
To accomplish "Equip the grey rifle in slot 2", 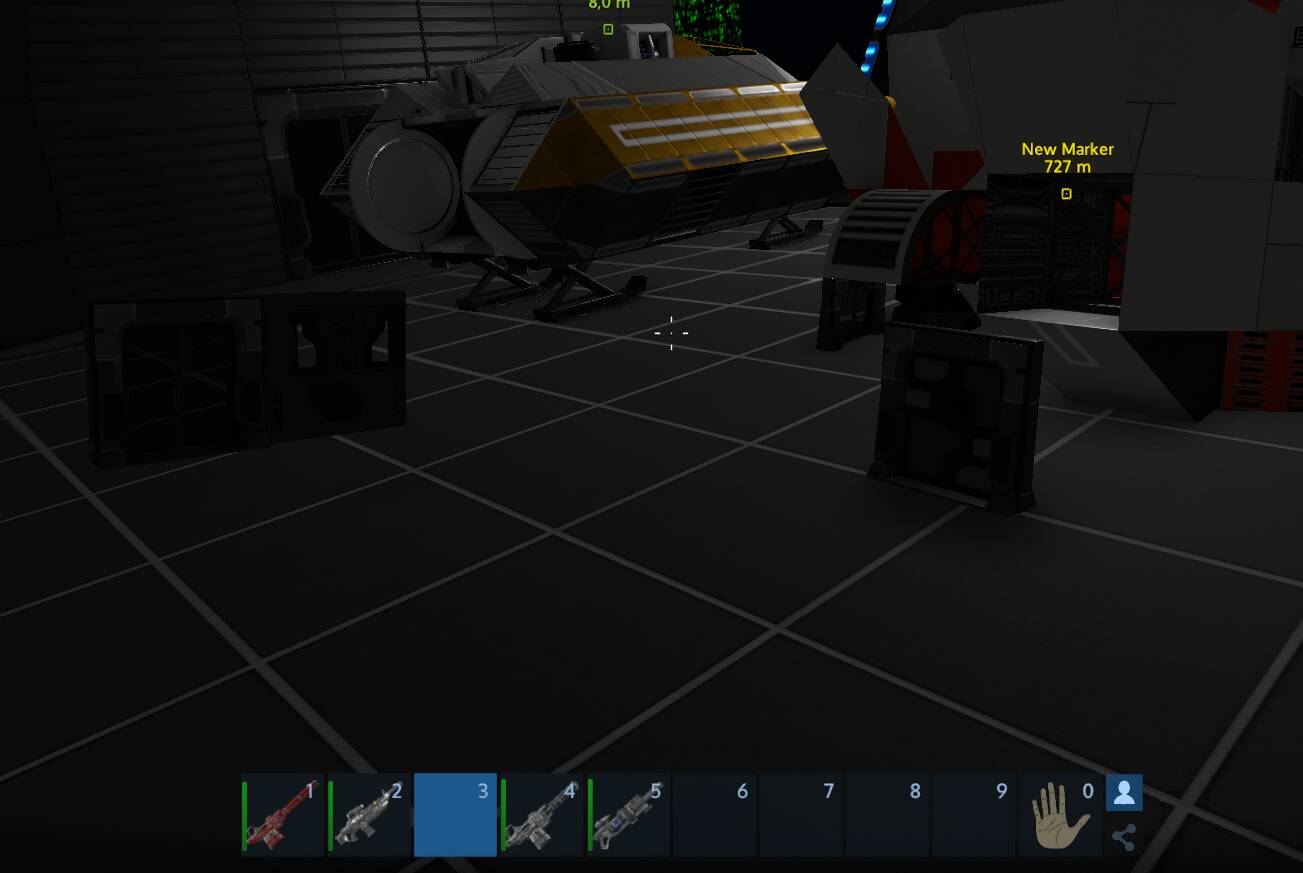I will coord(369,815).
